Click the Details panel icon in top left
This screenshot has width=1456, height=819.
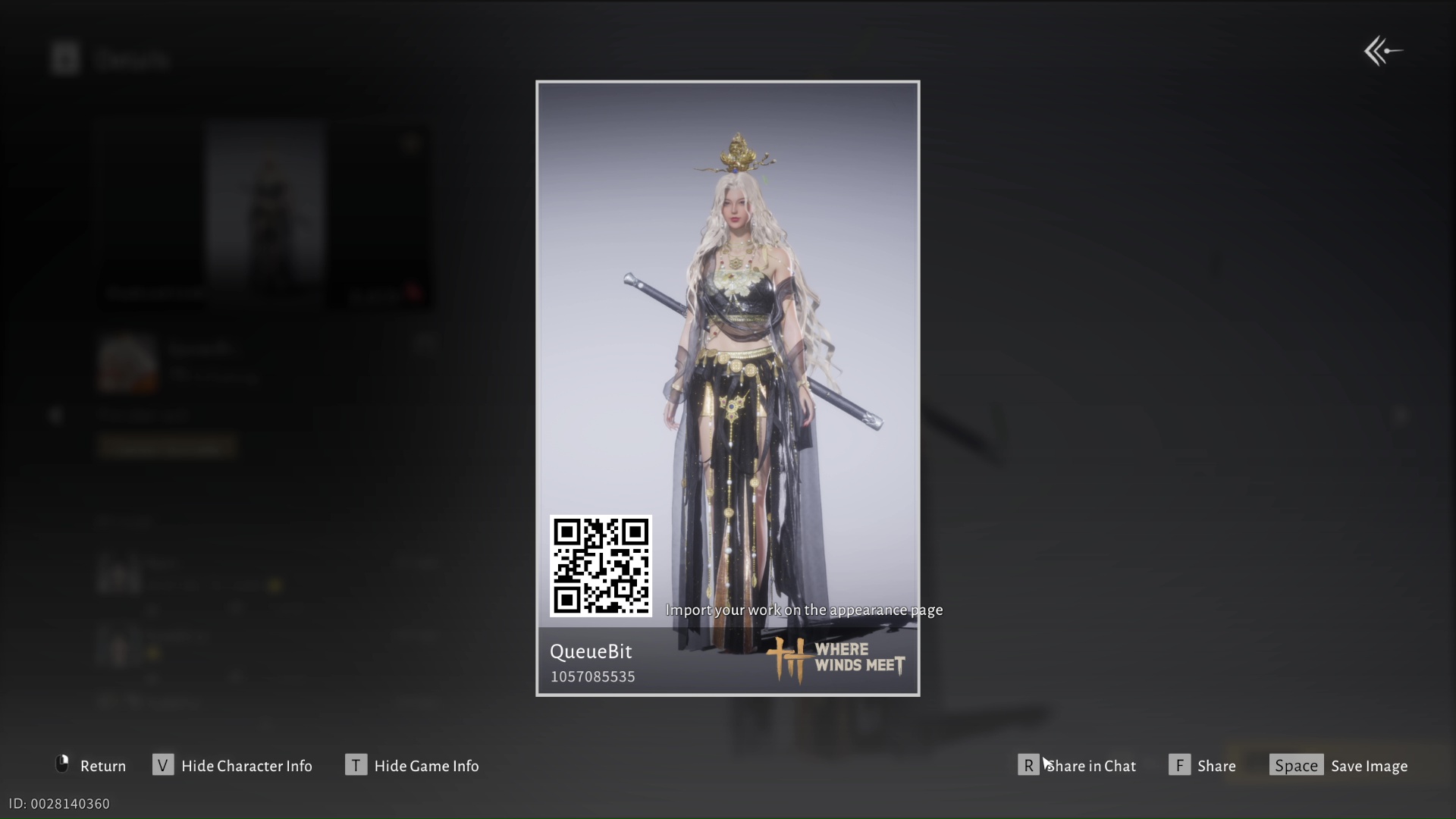tap(65, 58)
